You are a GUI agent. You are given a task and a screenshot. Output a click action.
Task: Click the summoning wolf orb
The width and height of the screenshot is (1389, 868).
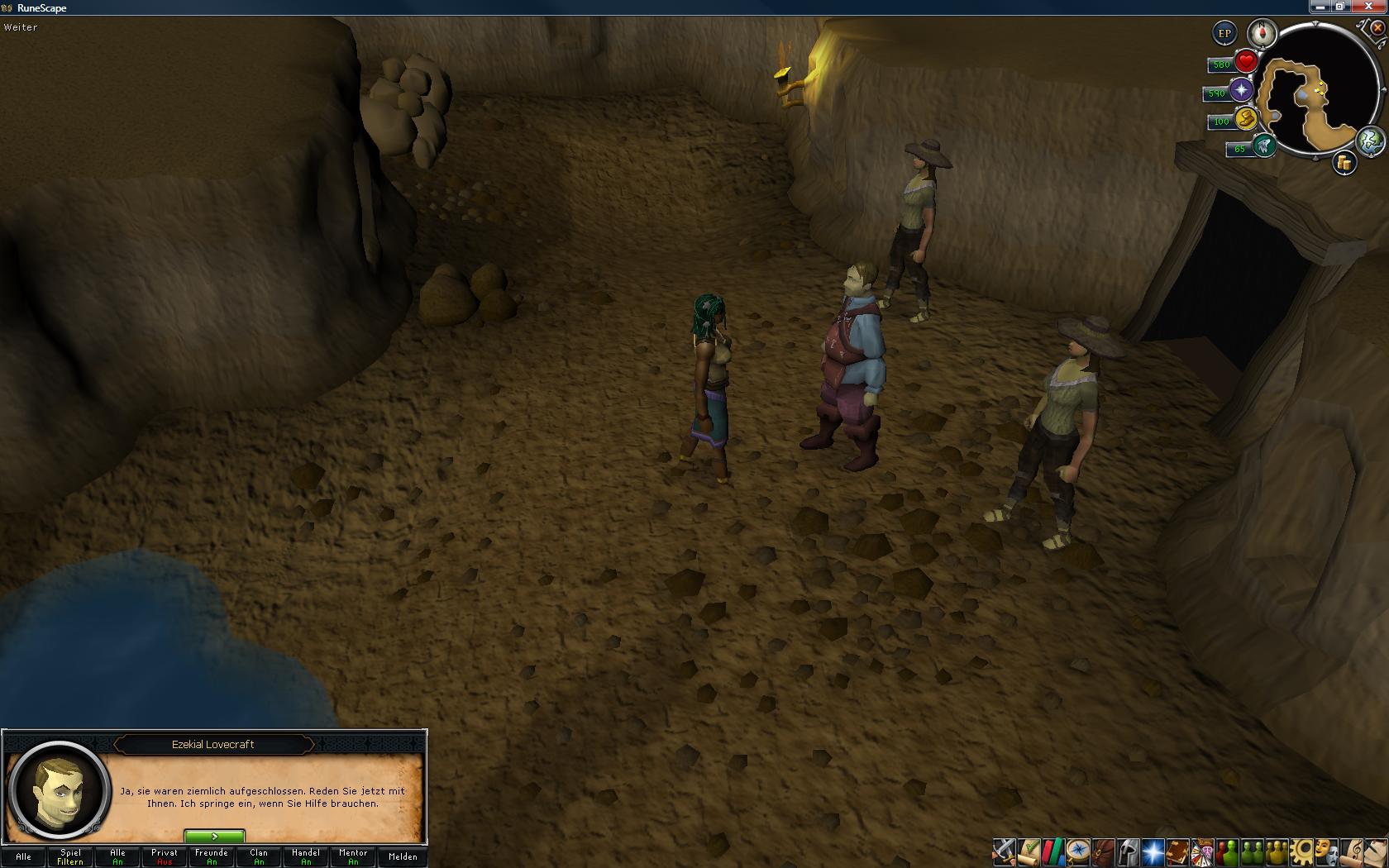point(1263,146)
